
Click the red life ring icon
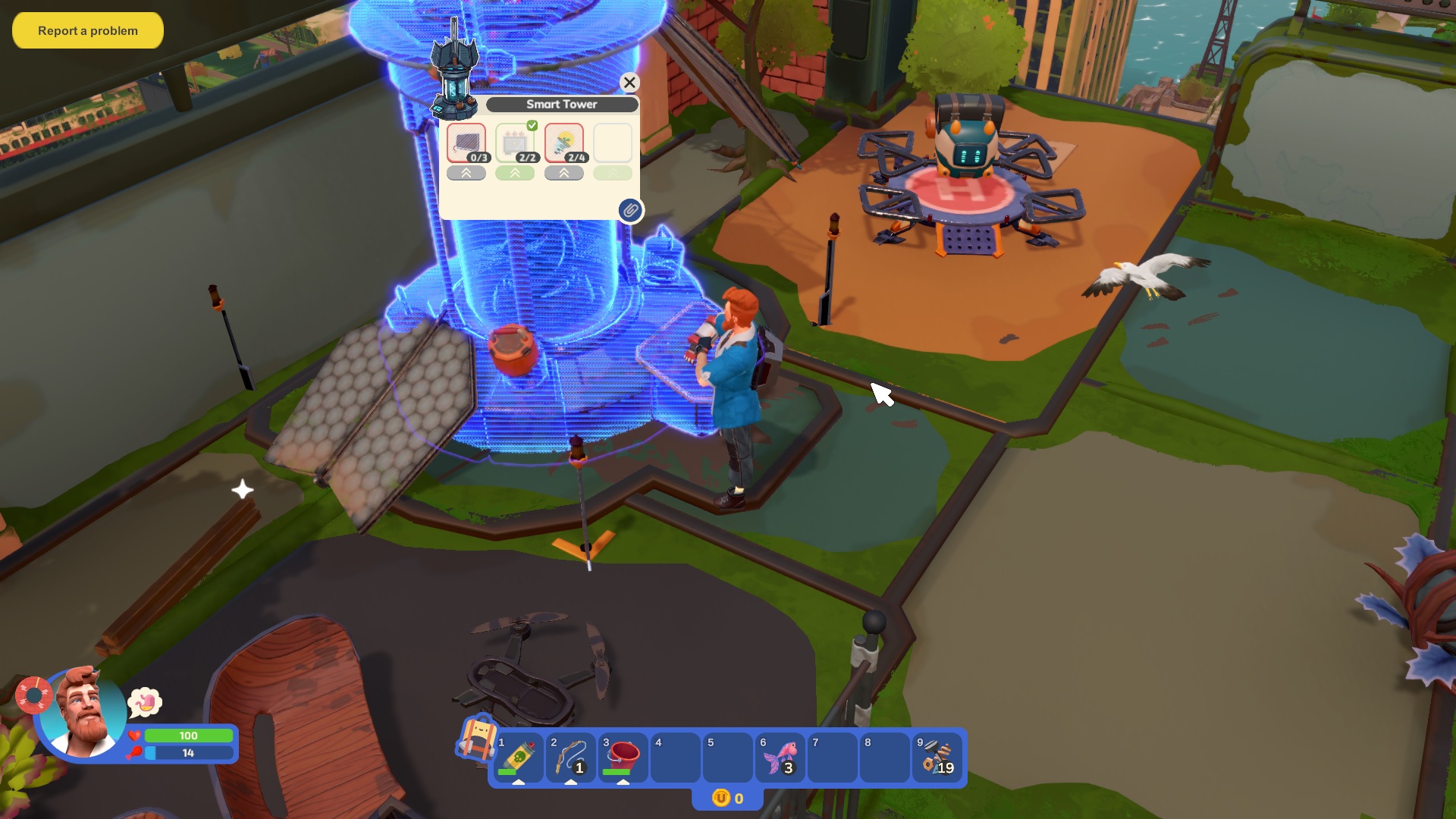click(x=33, y=695)
